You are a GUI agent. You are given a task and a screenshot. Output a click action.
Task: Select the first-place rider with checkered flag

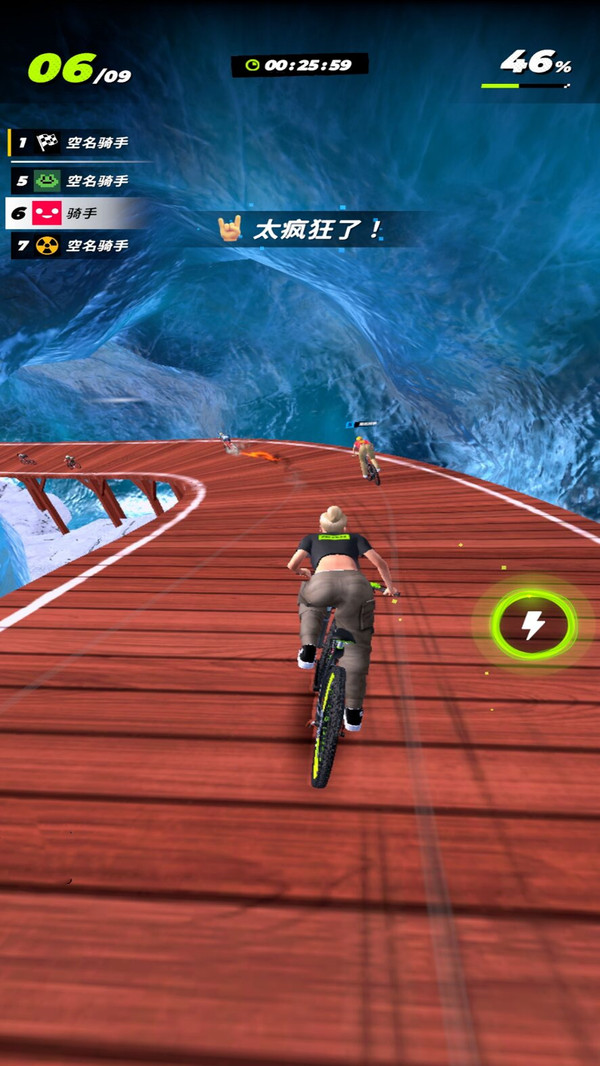pyautogui.click(x=82, y=143)
